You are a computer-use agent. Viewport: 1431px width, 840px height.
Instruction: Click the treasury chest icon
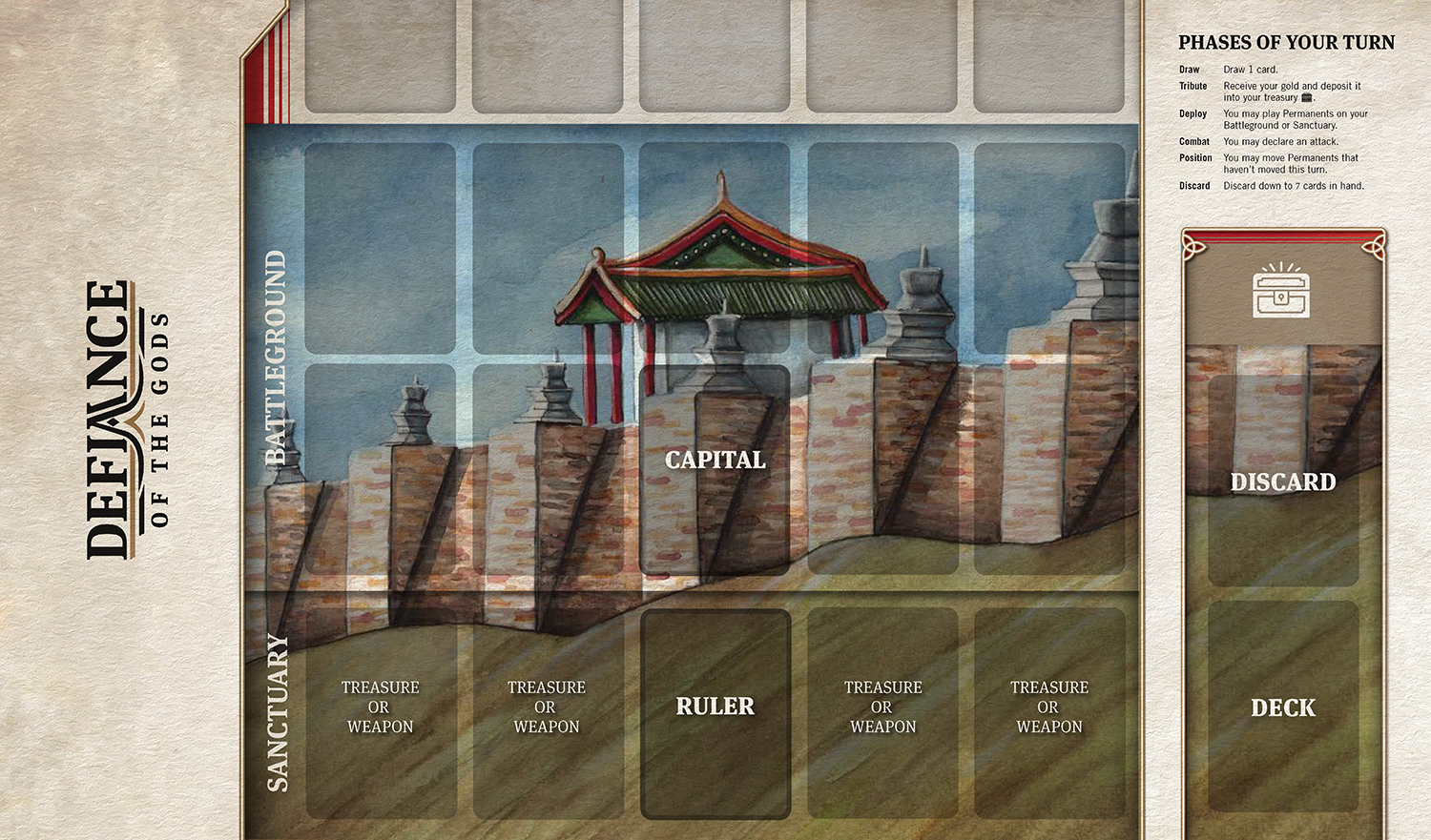(x=1281, y=292)
